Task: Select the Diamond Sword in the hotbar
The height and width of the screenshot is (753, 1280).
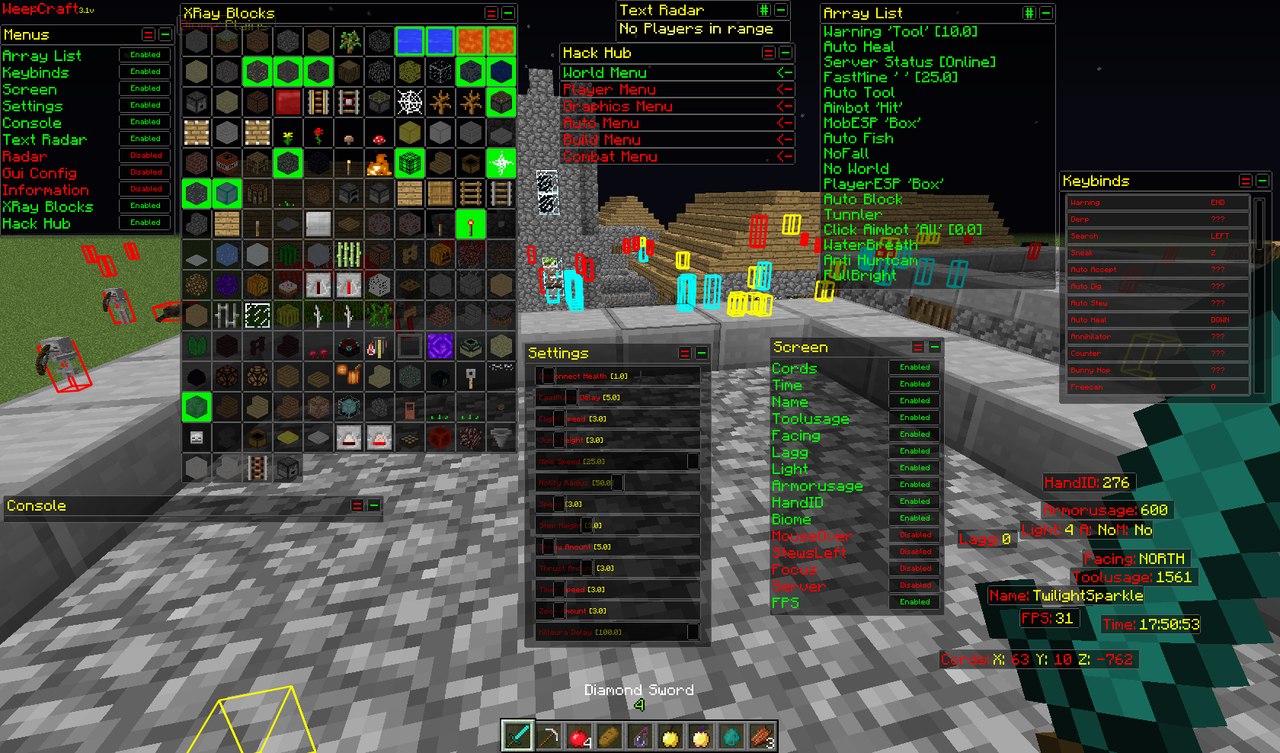Action: (x=517, y=737)
